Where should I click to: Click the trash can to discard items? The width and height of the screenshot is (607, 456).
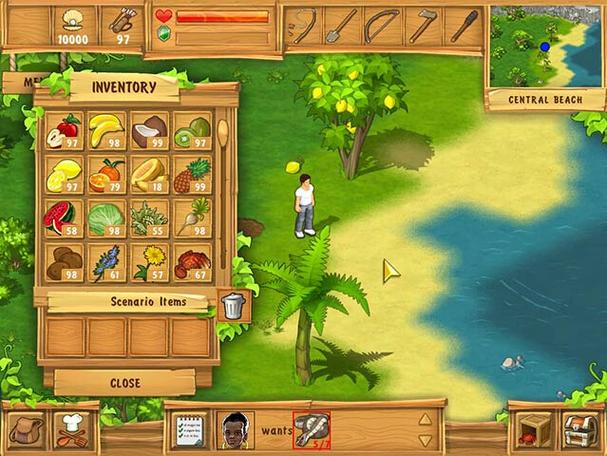point(232,305)
